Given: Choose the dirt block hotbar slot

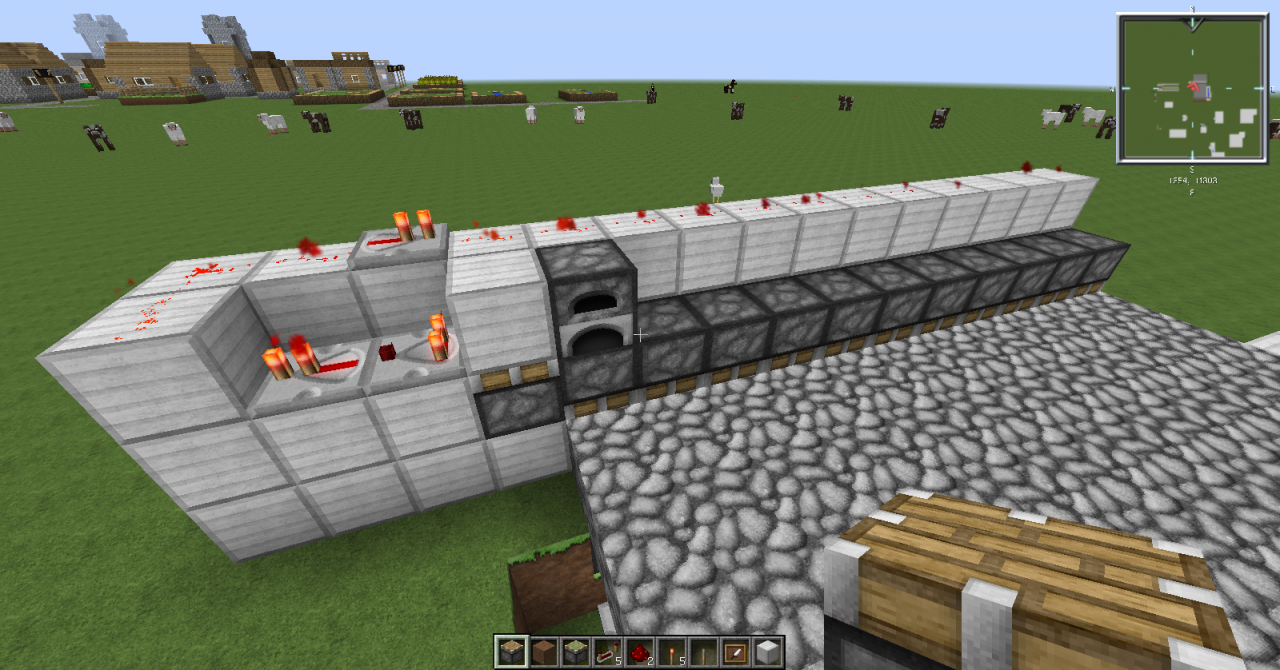Looking at the screenshot, I should (543, 651).
